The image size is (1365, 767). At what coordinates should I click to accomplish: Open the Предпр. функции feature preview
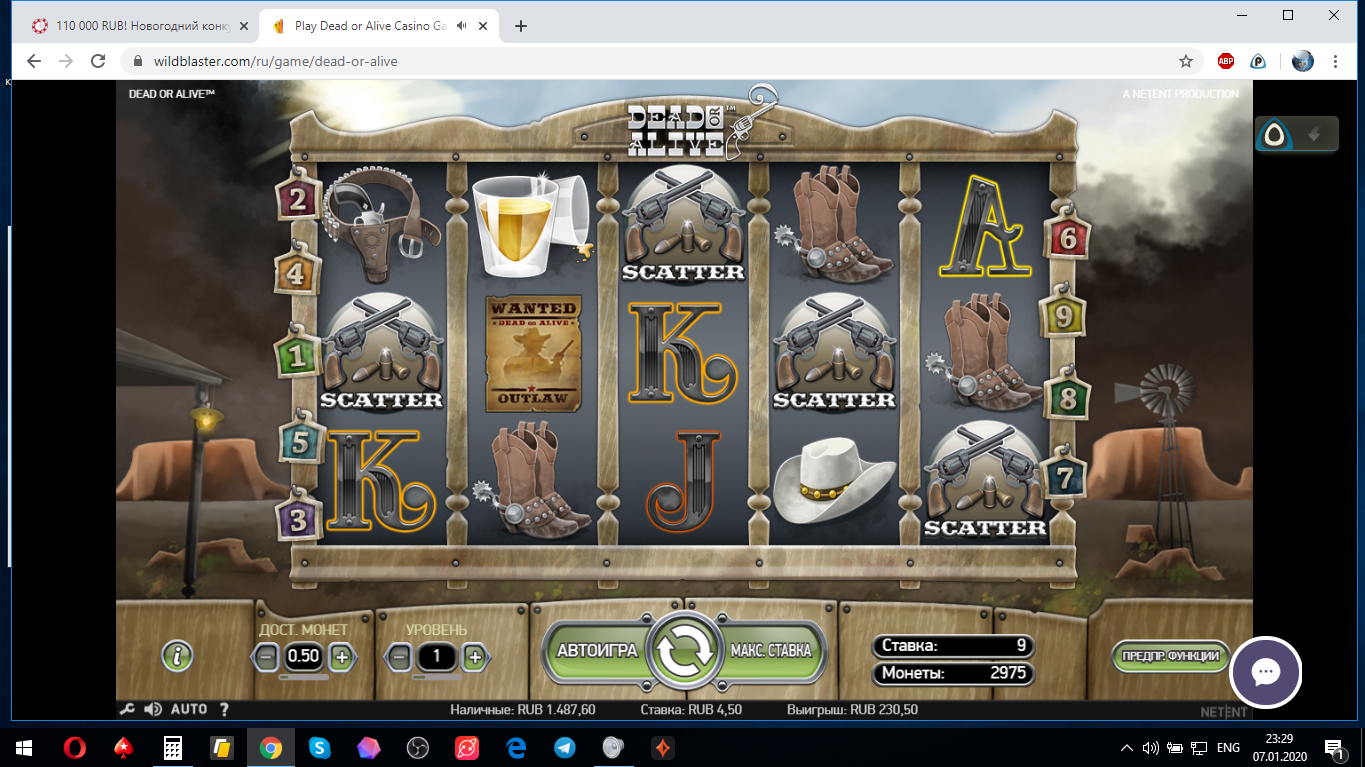click(1170, 656)
